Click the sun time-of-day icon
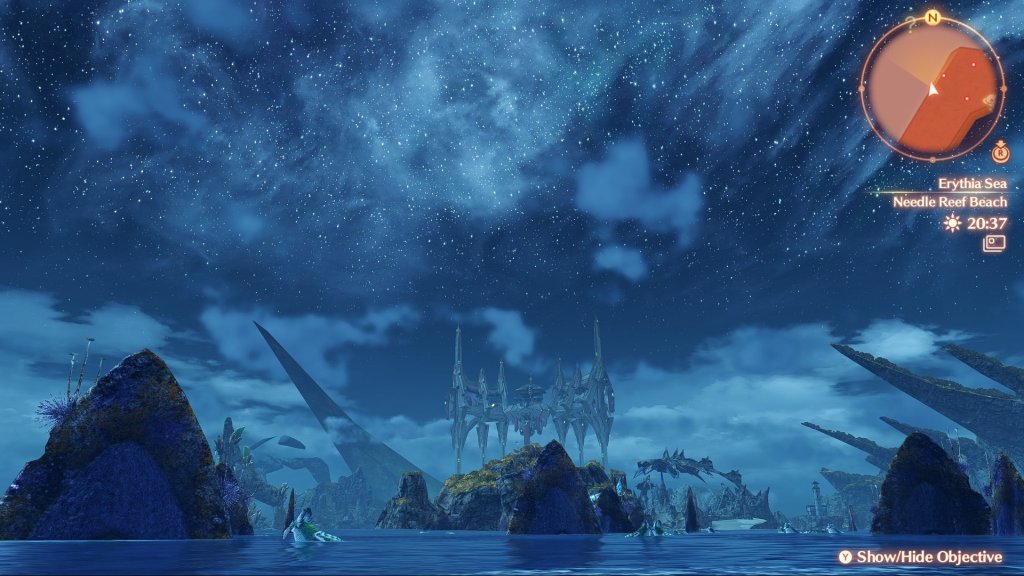Screen dimensions: 1024x576 (952, 223)
